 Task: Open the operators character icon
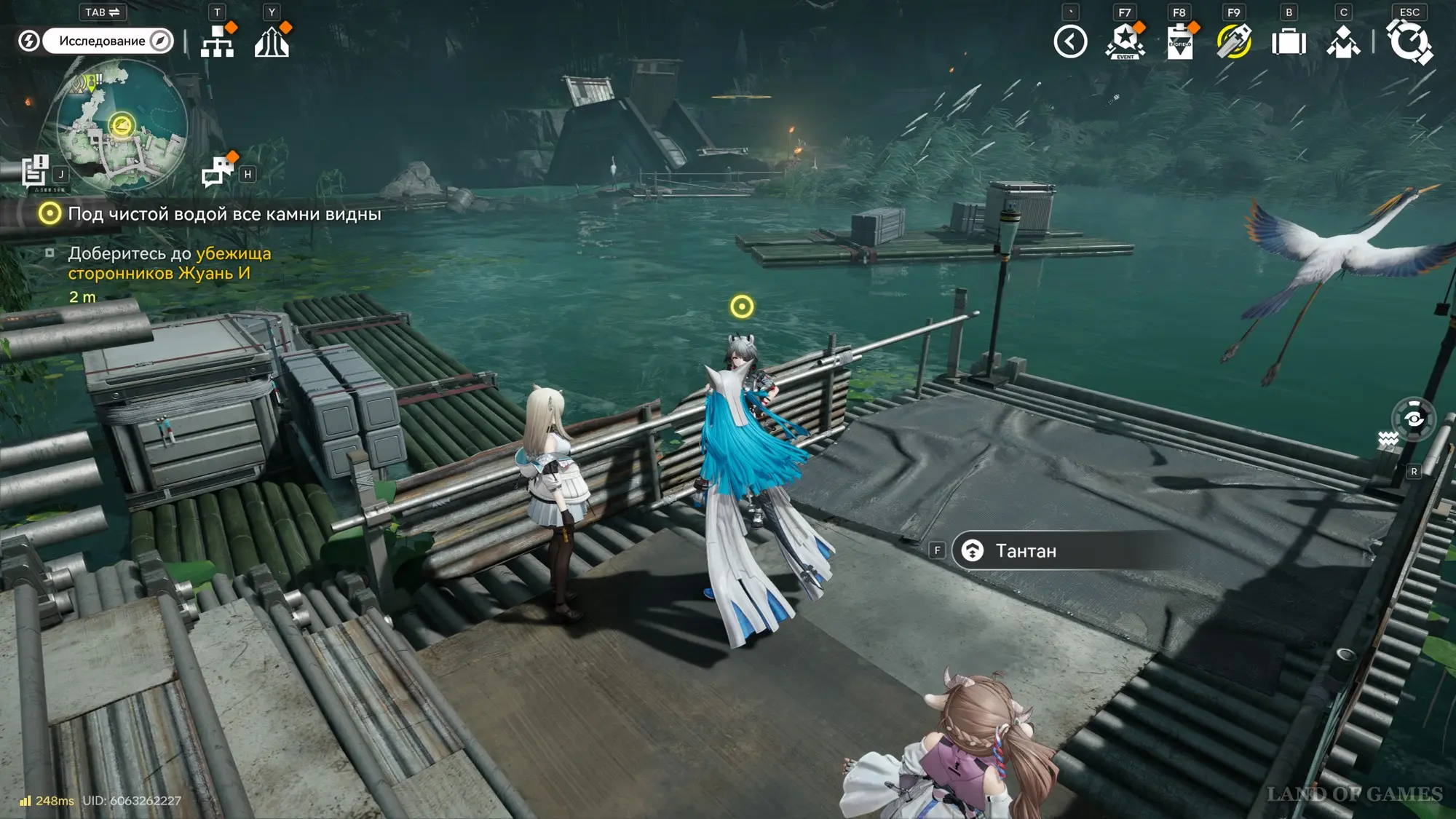1343,41
